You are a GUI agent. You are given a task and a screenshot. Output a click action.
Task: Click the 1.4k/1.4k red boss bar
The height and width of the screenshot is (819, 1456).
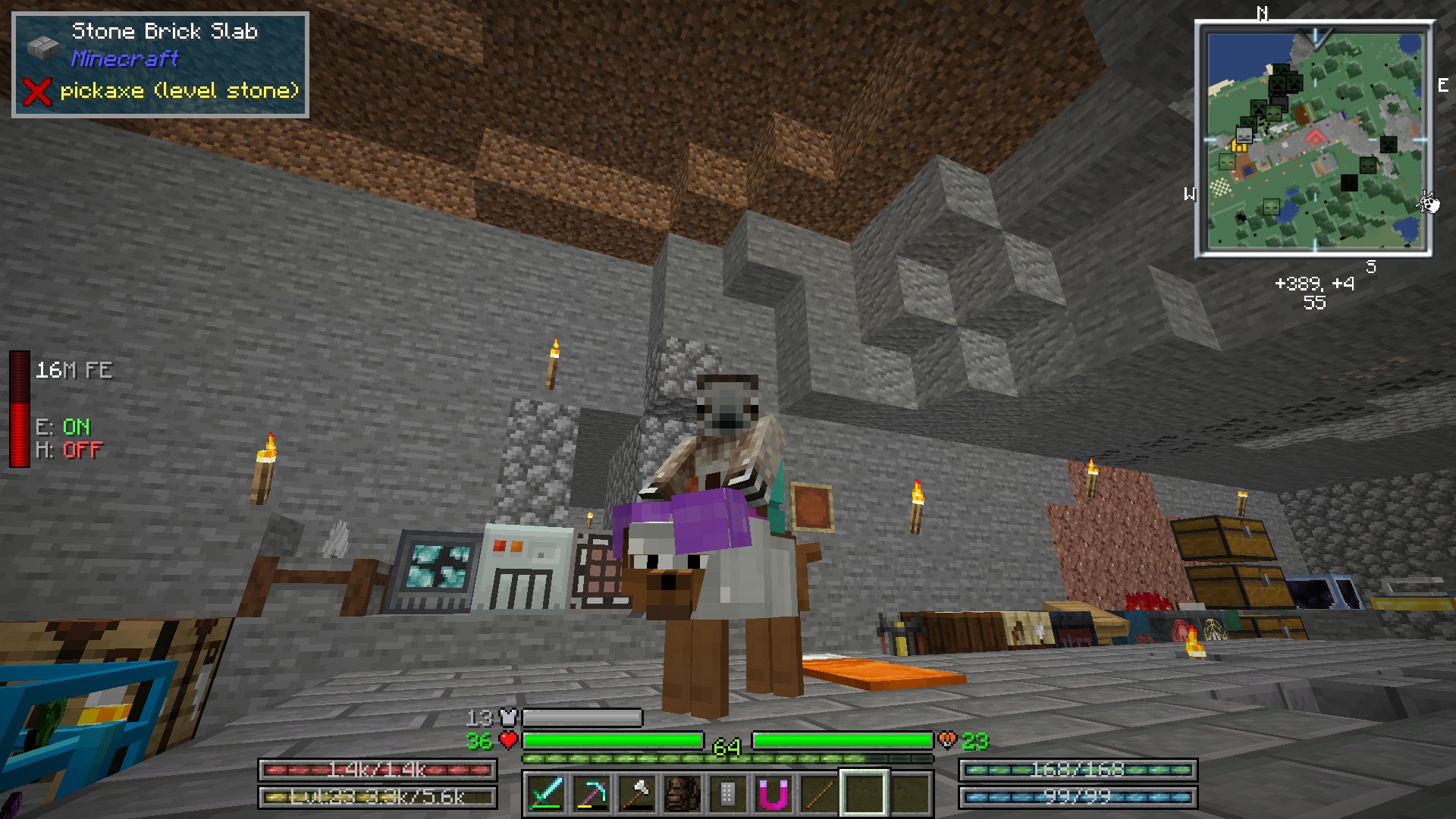pyautogui.click(x=378, y=769)
